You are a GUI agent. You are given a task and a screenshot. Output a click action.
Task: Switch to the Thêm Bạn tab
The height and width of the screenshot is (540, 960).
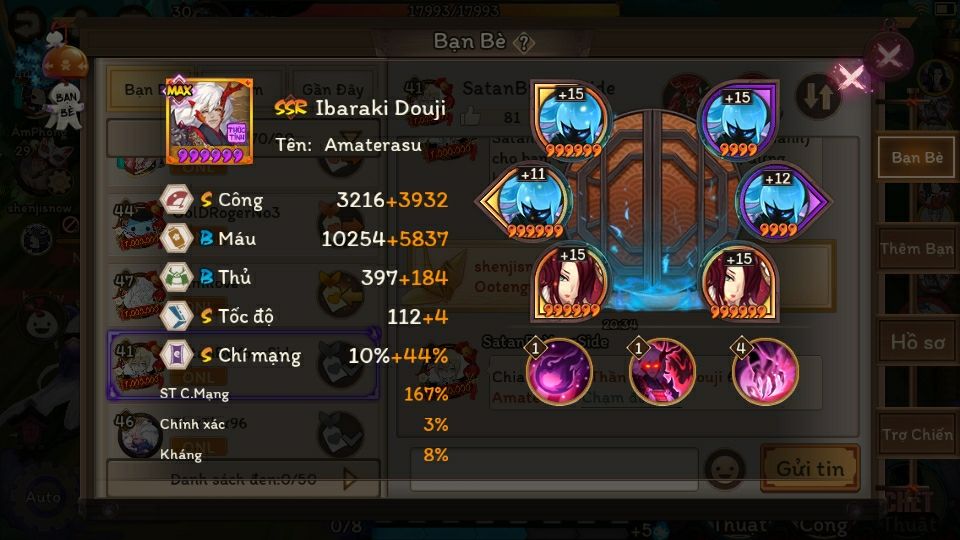tap(916, 248)
